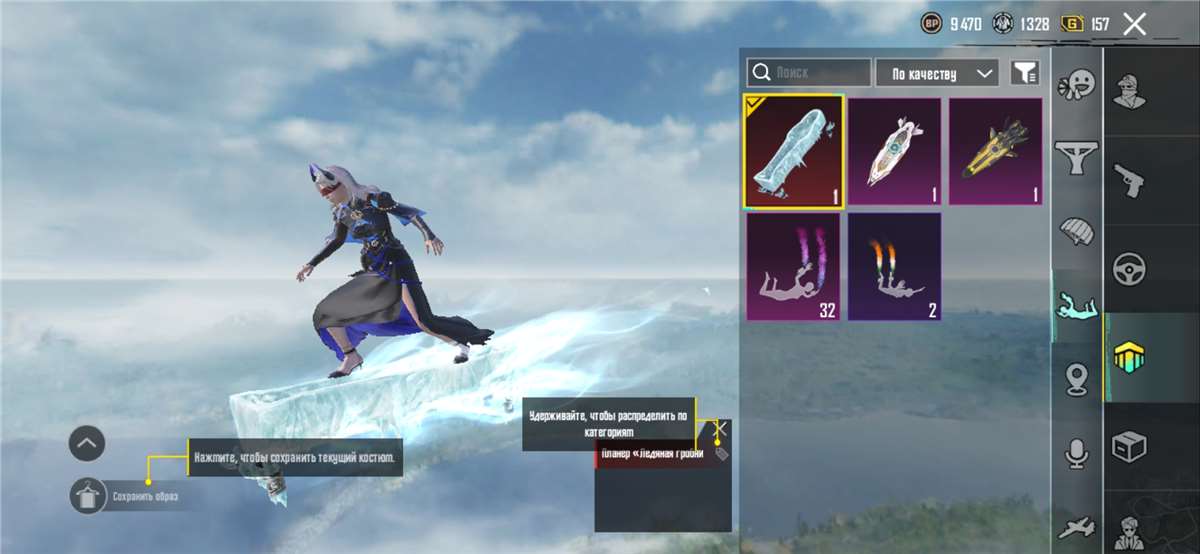Open the filter options button

(x=1025, y=73)
